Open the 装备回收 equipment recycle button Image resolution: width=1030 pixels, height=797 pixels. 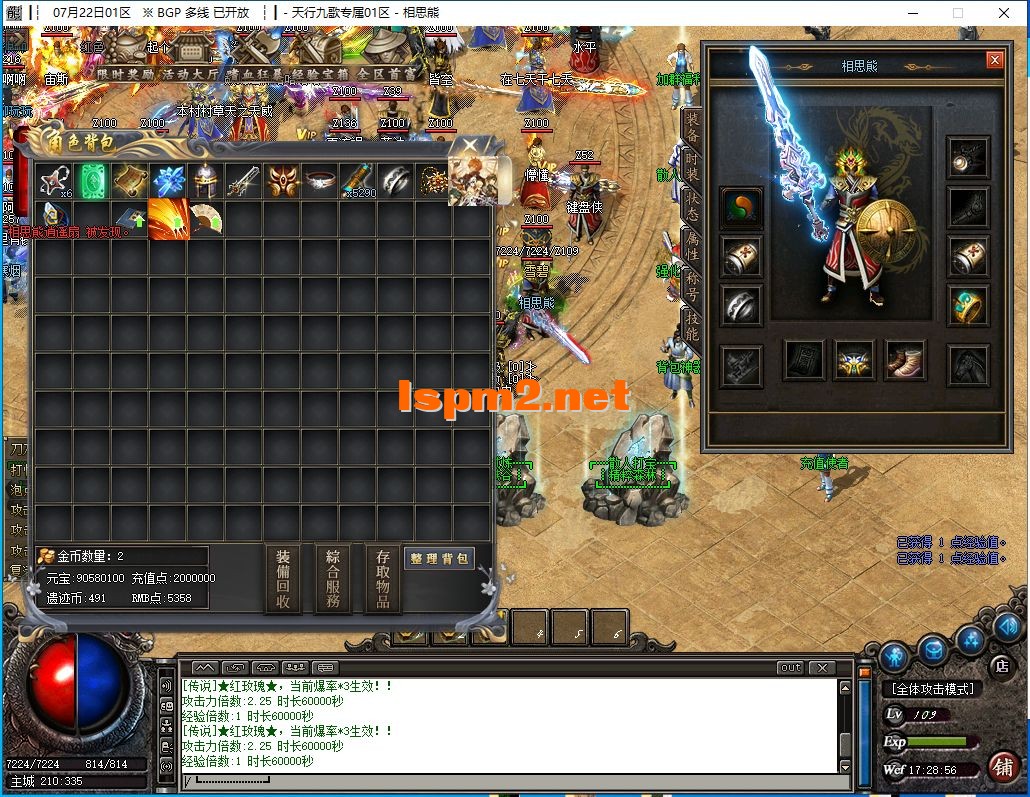(x=283, y=579)
